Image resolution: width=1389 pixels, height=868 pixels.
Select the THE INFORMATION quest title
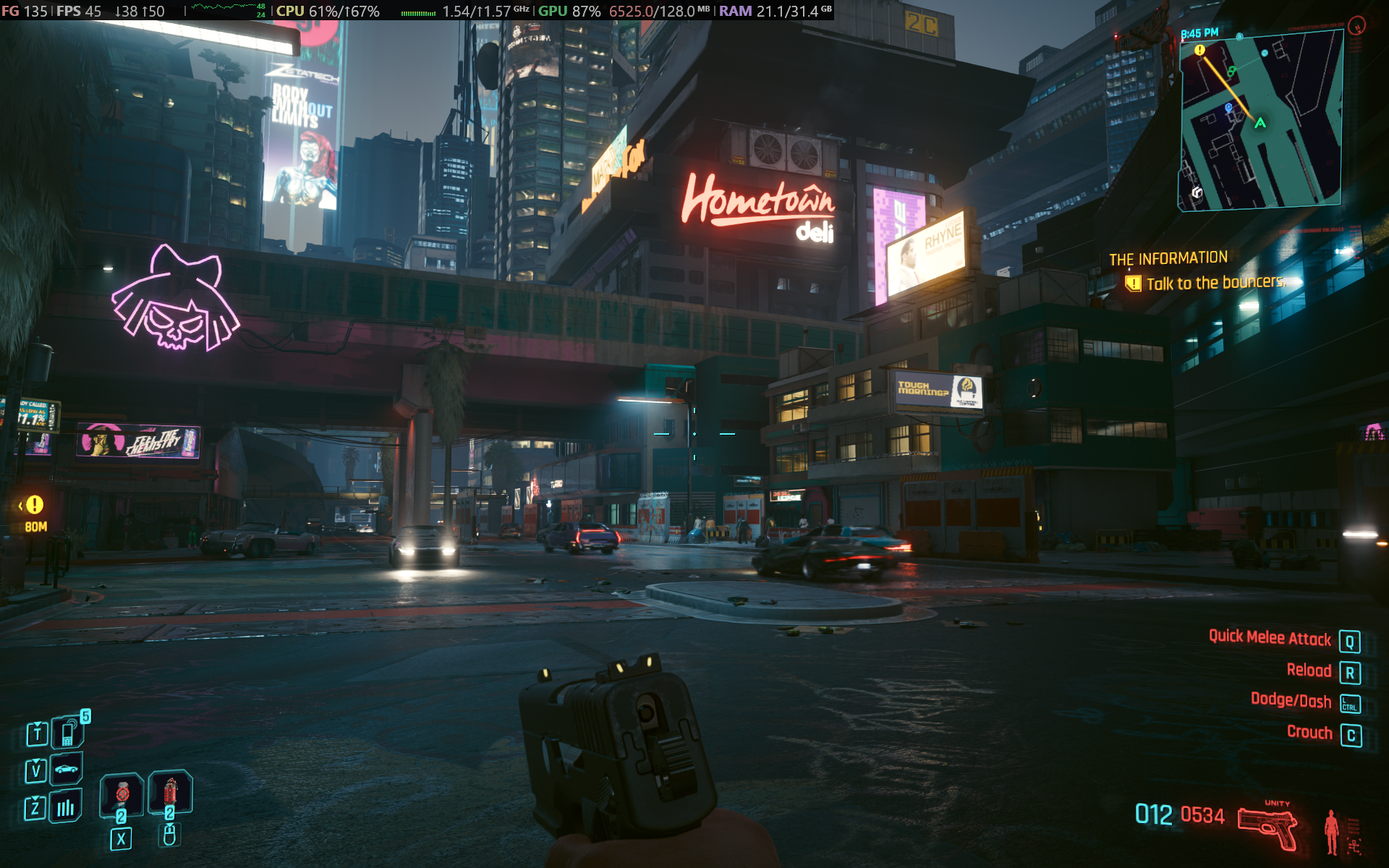(x=1168, y=257)
